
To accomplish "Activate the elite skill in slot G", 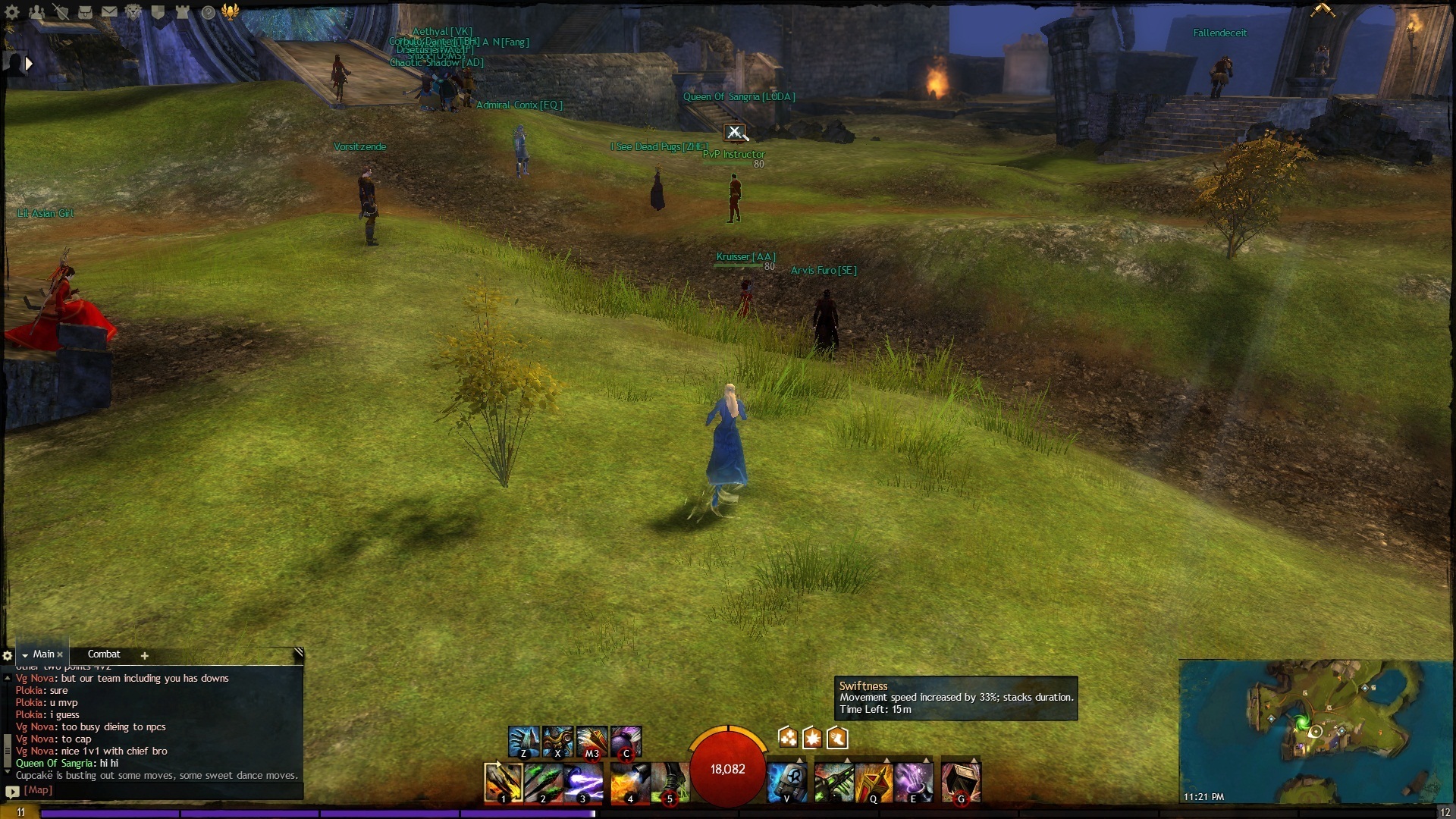I will point(961,783).
